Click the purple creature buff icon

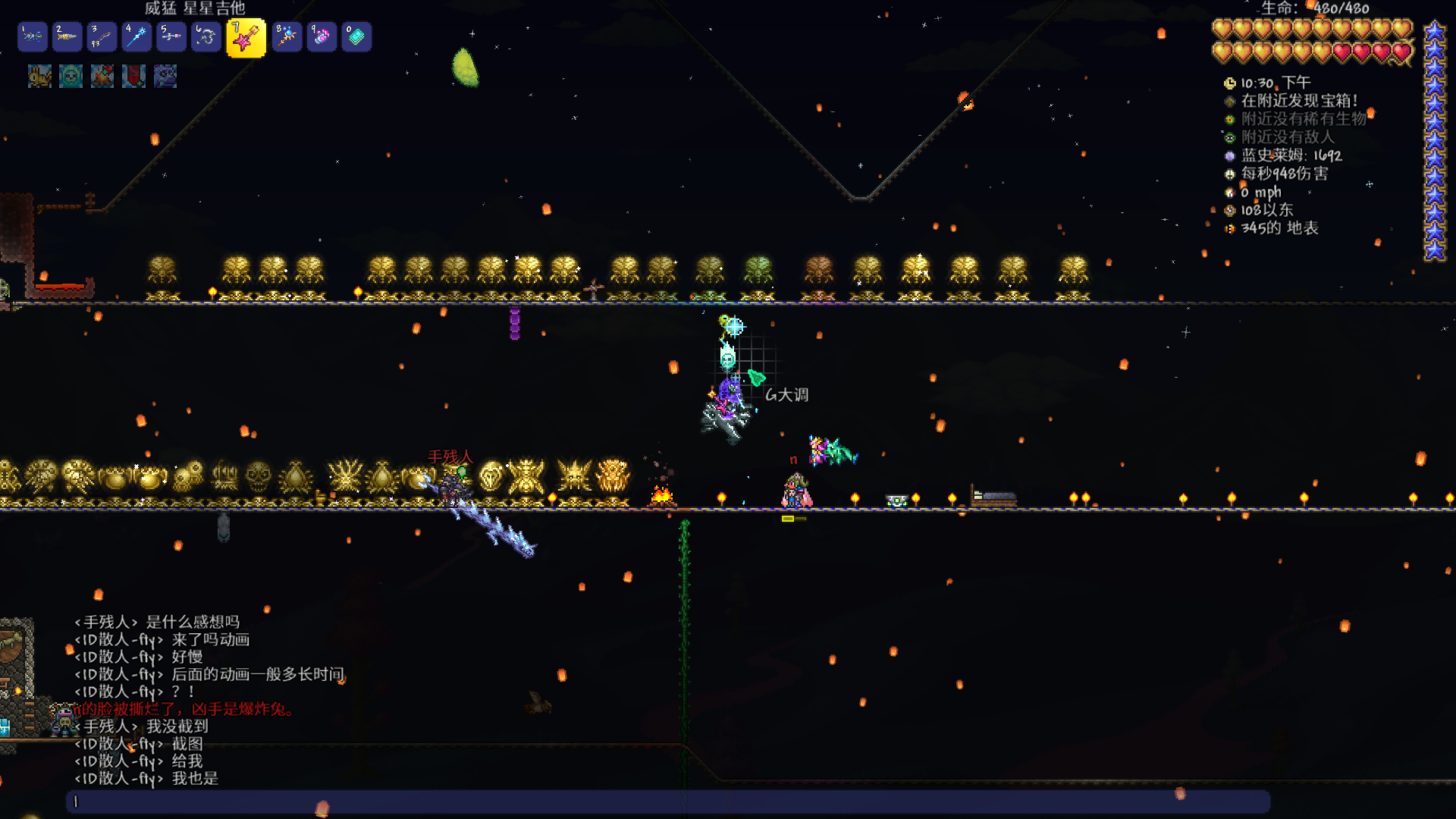click(165, 76)
